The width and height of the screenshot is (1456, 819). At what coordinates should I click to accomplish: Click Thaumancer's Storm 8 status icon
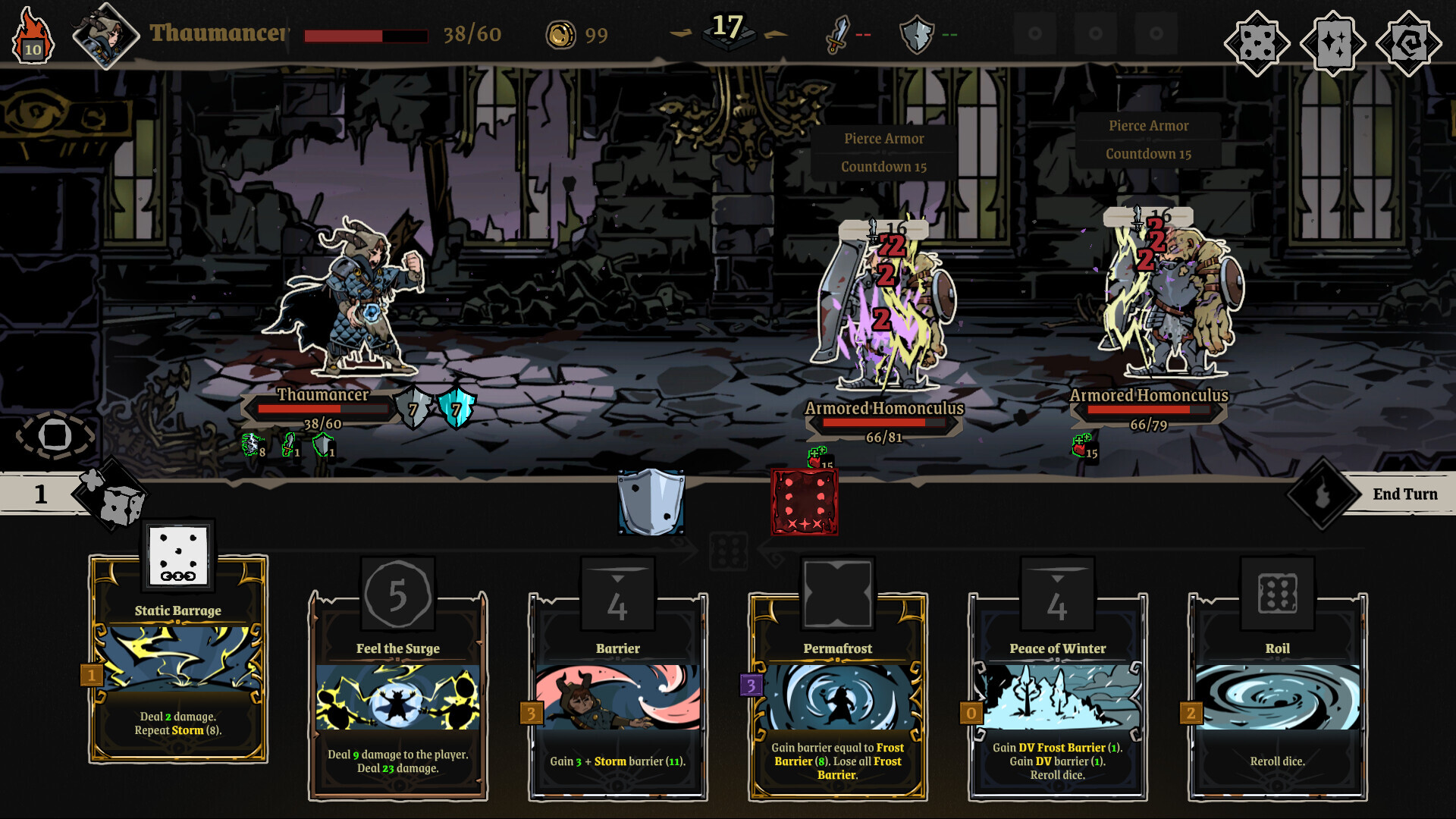[x=250, y=444]
